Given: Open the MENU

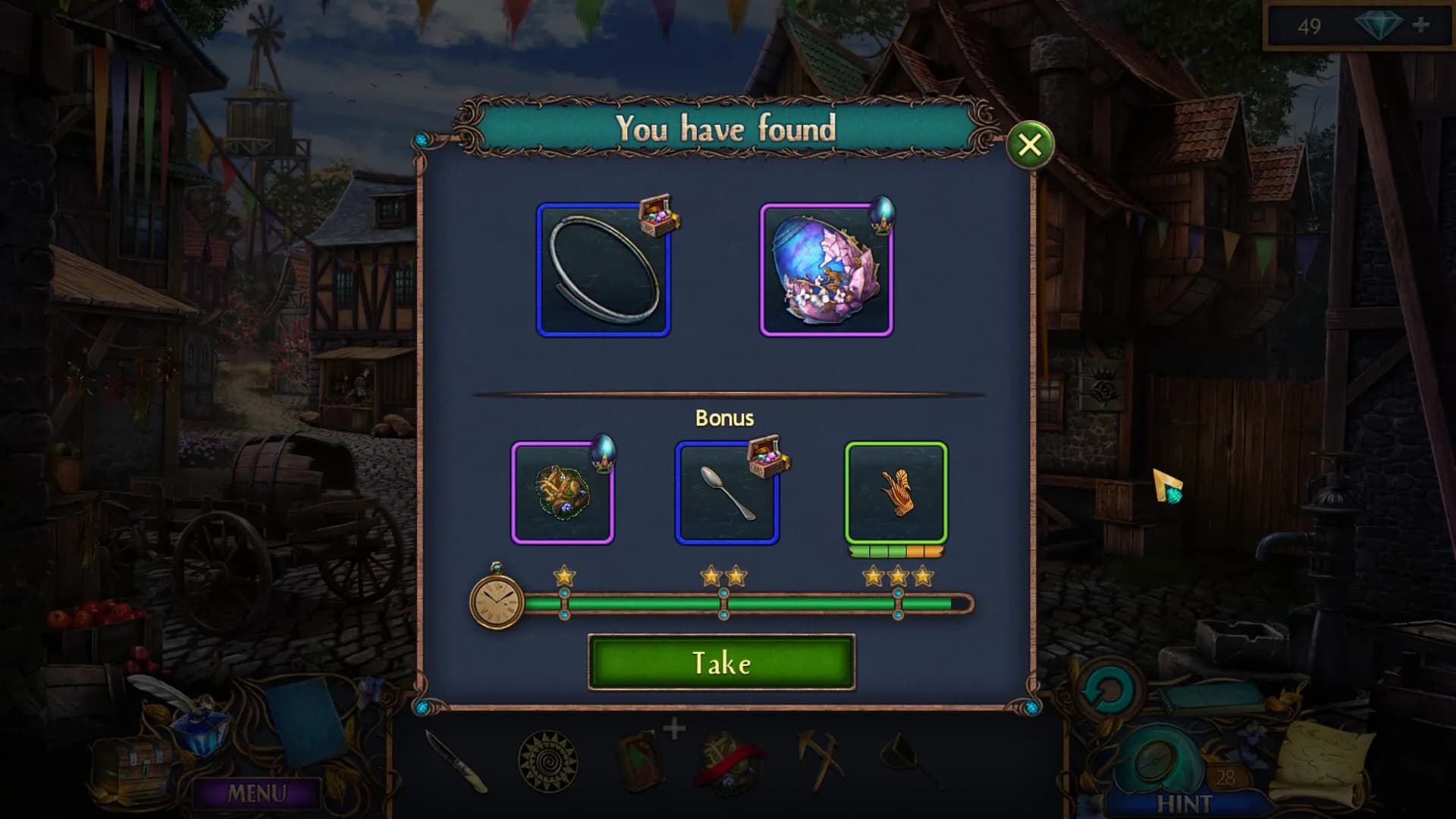Looking at the screenshot, I should click(x=257, y=793).
